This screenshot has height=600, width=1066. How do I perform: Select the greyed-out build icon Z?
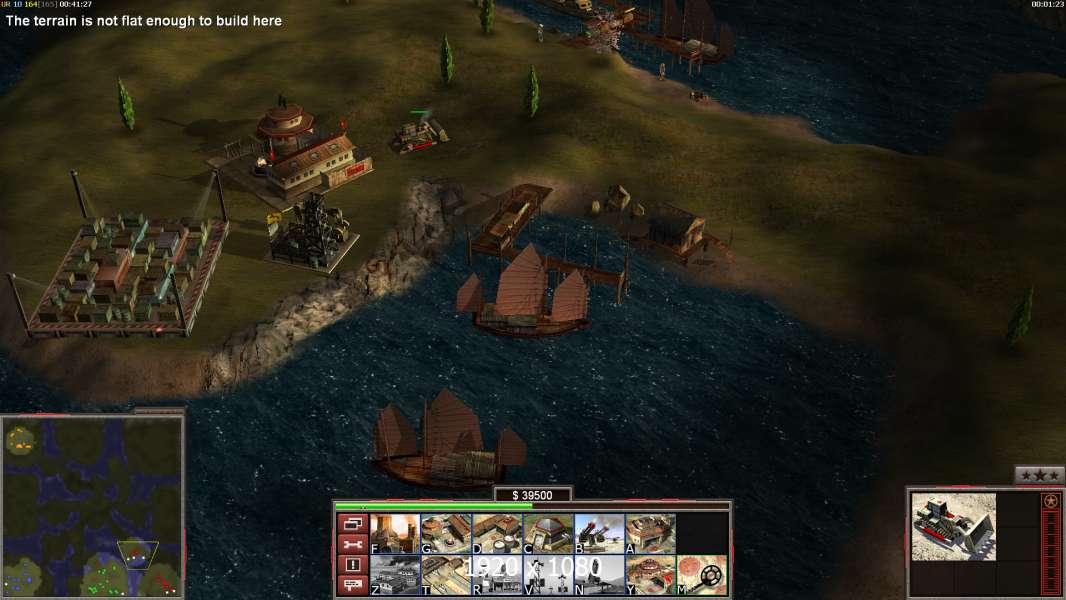395,575
